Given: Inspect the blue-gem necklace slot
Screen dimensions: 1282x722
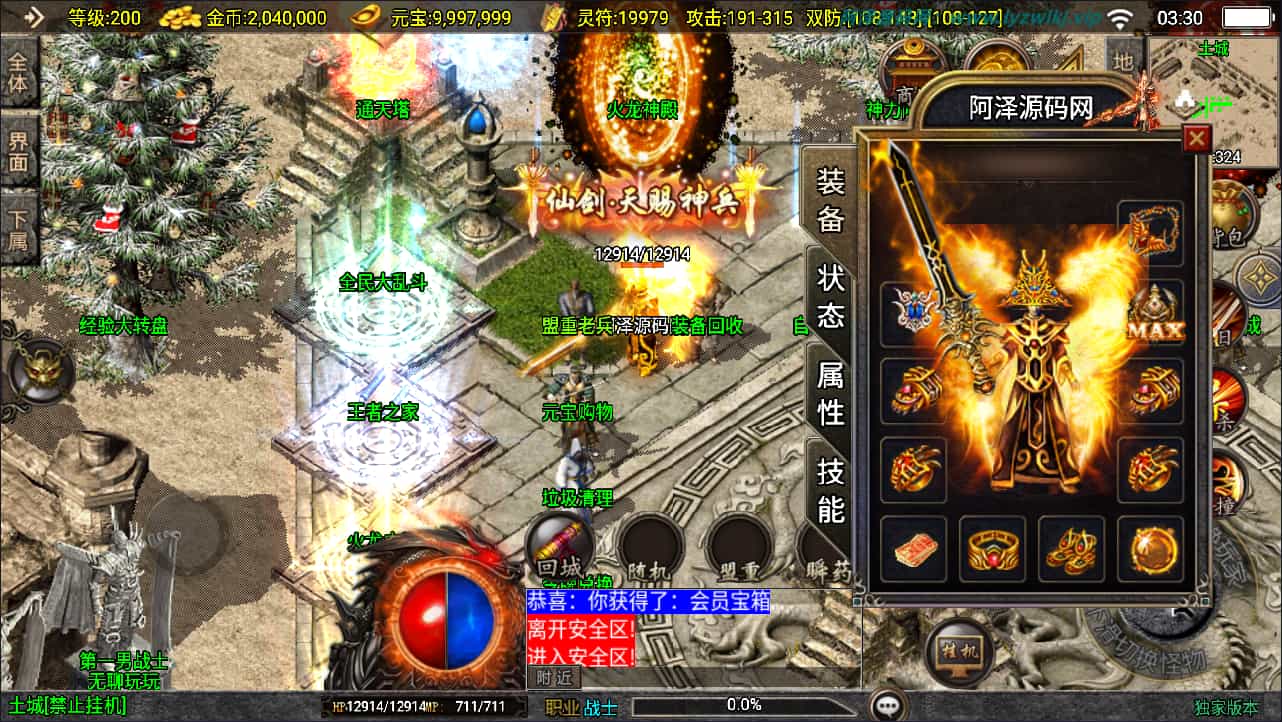Looking at the screenshot, I should 912,313.
